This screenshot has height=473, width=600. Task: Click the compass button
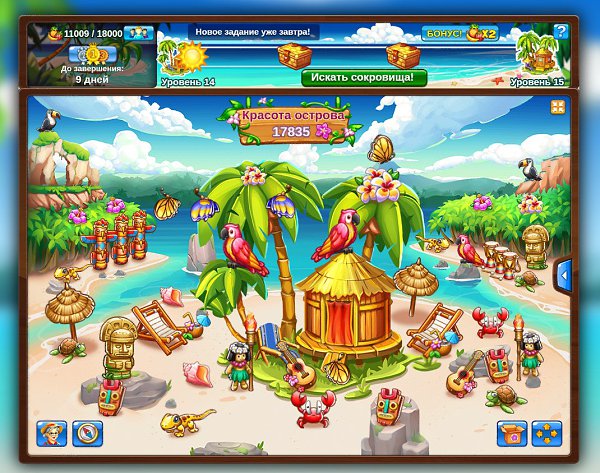pyautogui.click(x=88, y=433)
